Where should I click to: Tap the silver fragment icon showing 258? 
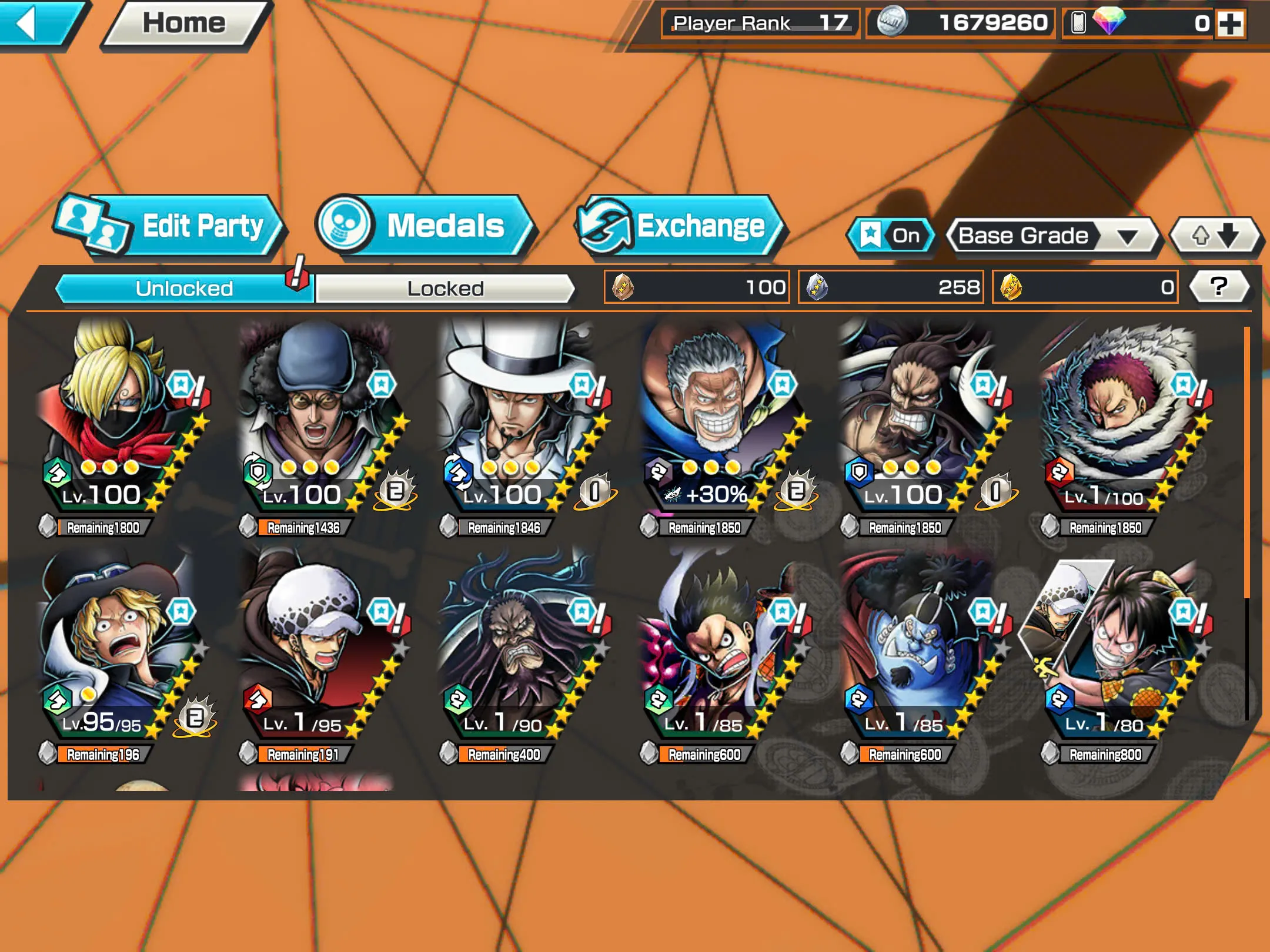[x=816, y=286]
